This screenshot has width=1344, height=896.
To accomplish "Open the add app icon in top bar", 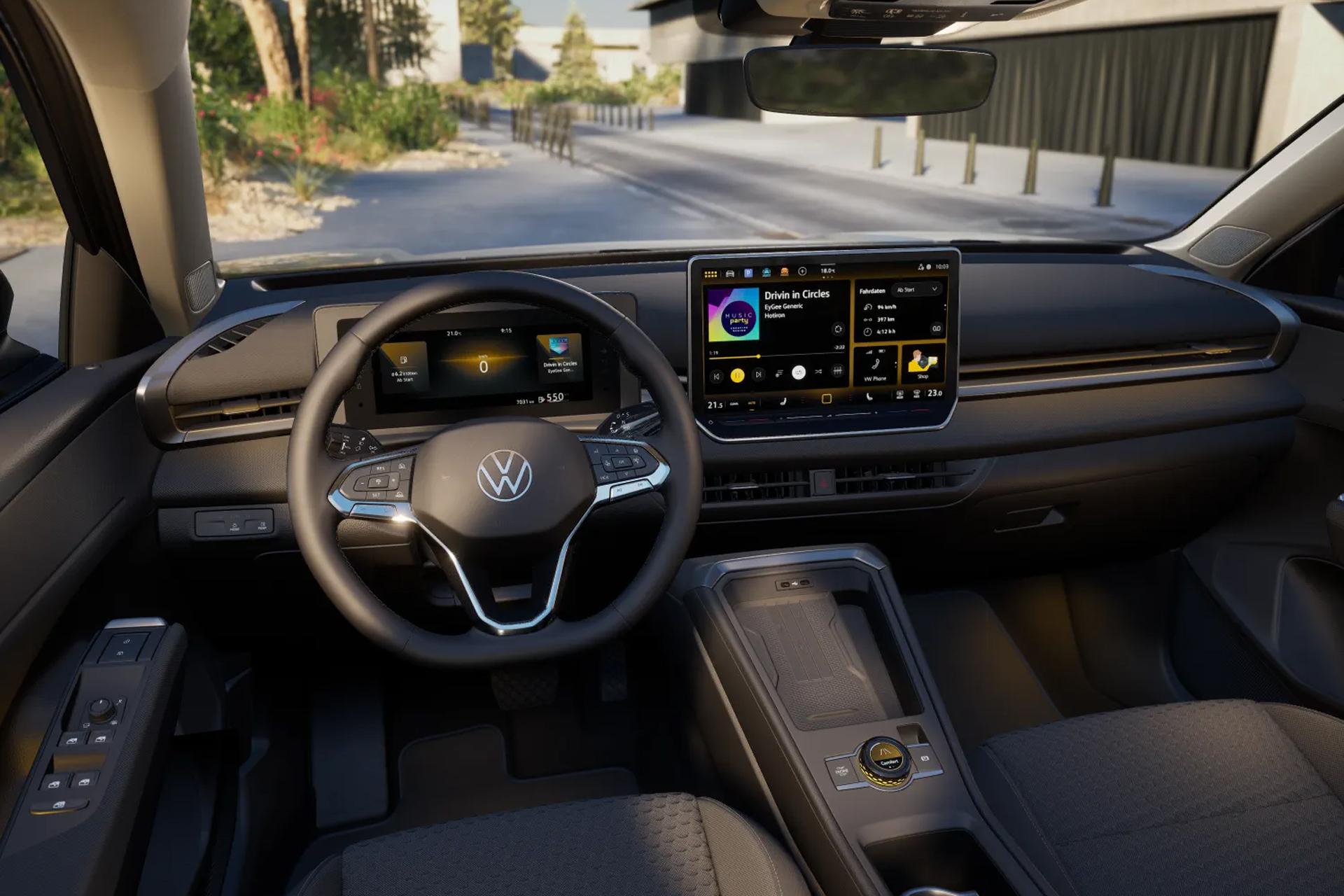I will click(x=803, y=272).
